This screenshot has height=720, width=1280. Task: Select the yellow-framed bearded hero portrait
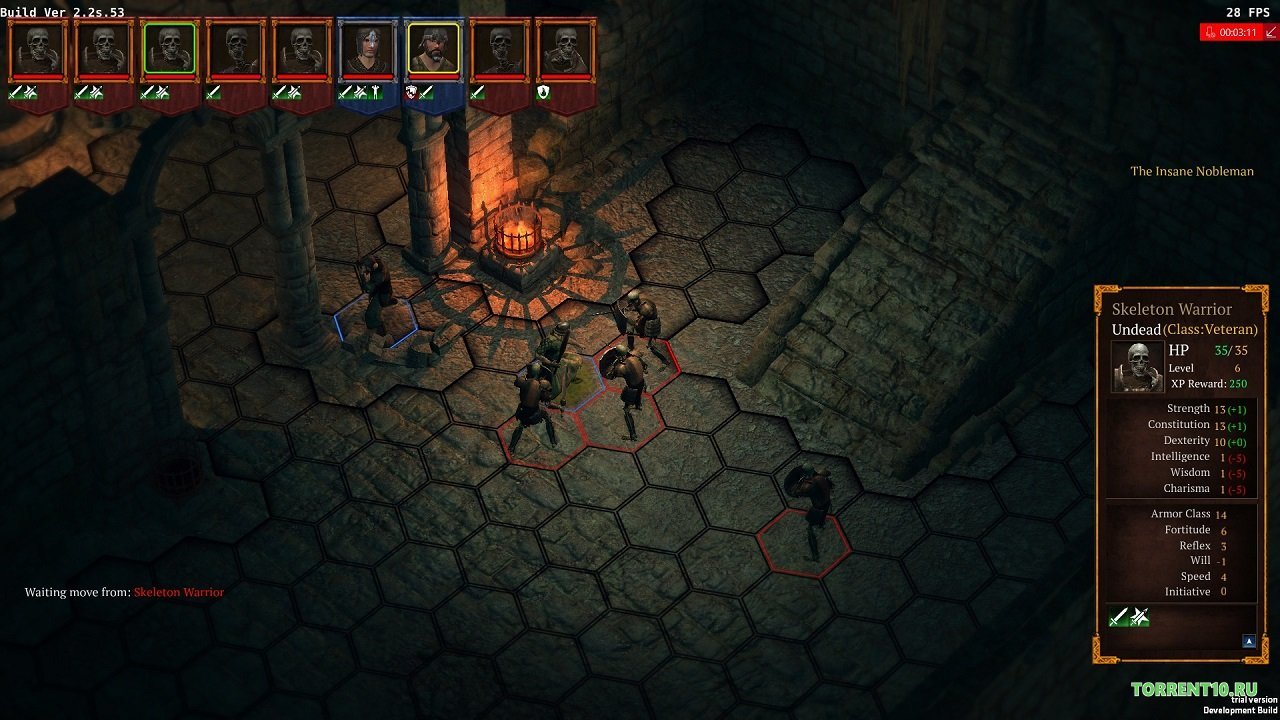point(433,48)
